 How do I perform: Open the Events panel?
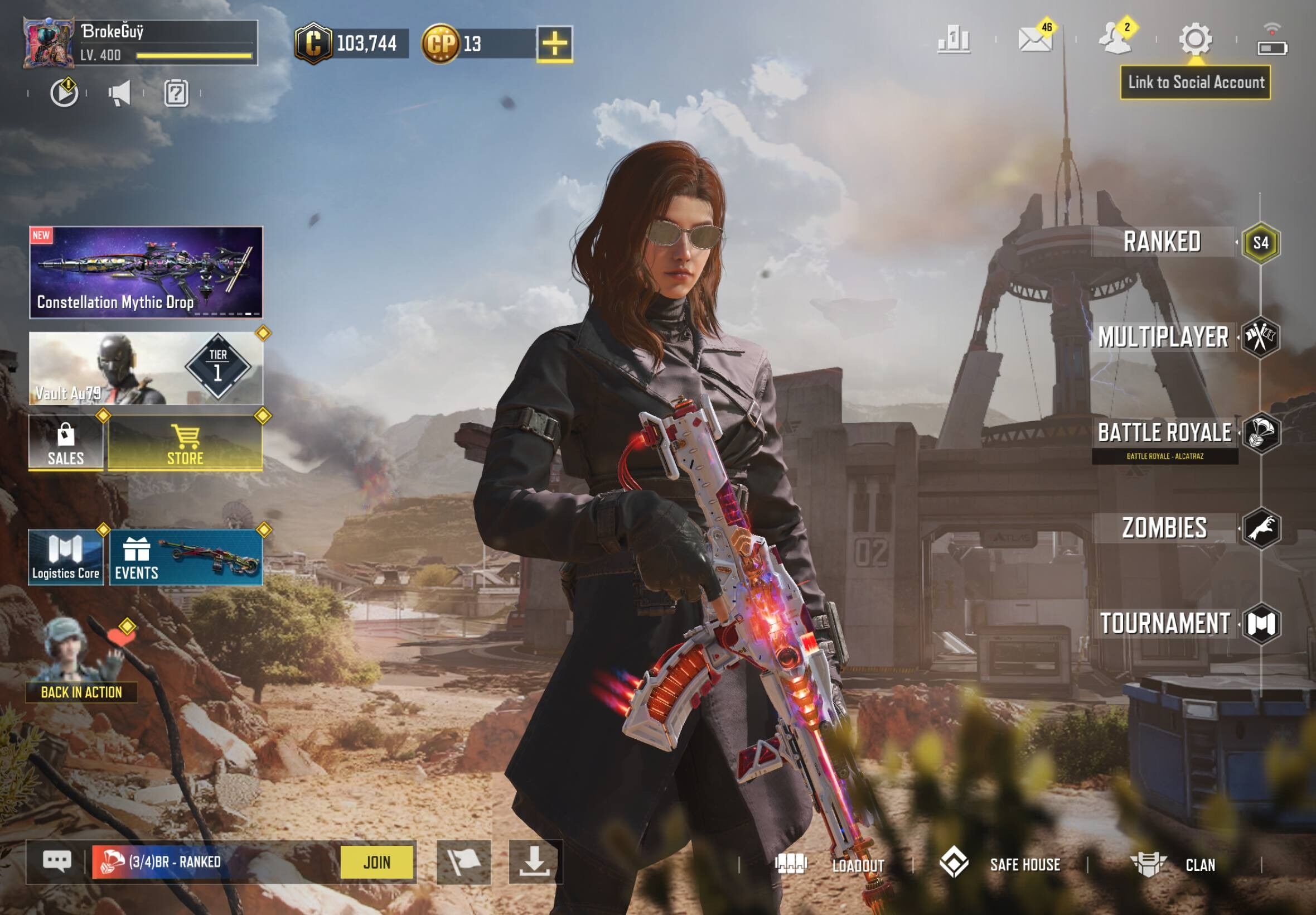click(186, 557)
